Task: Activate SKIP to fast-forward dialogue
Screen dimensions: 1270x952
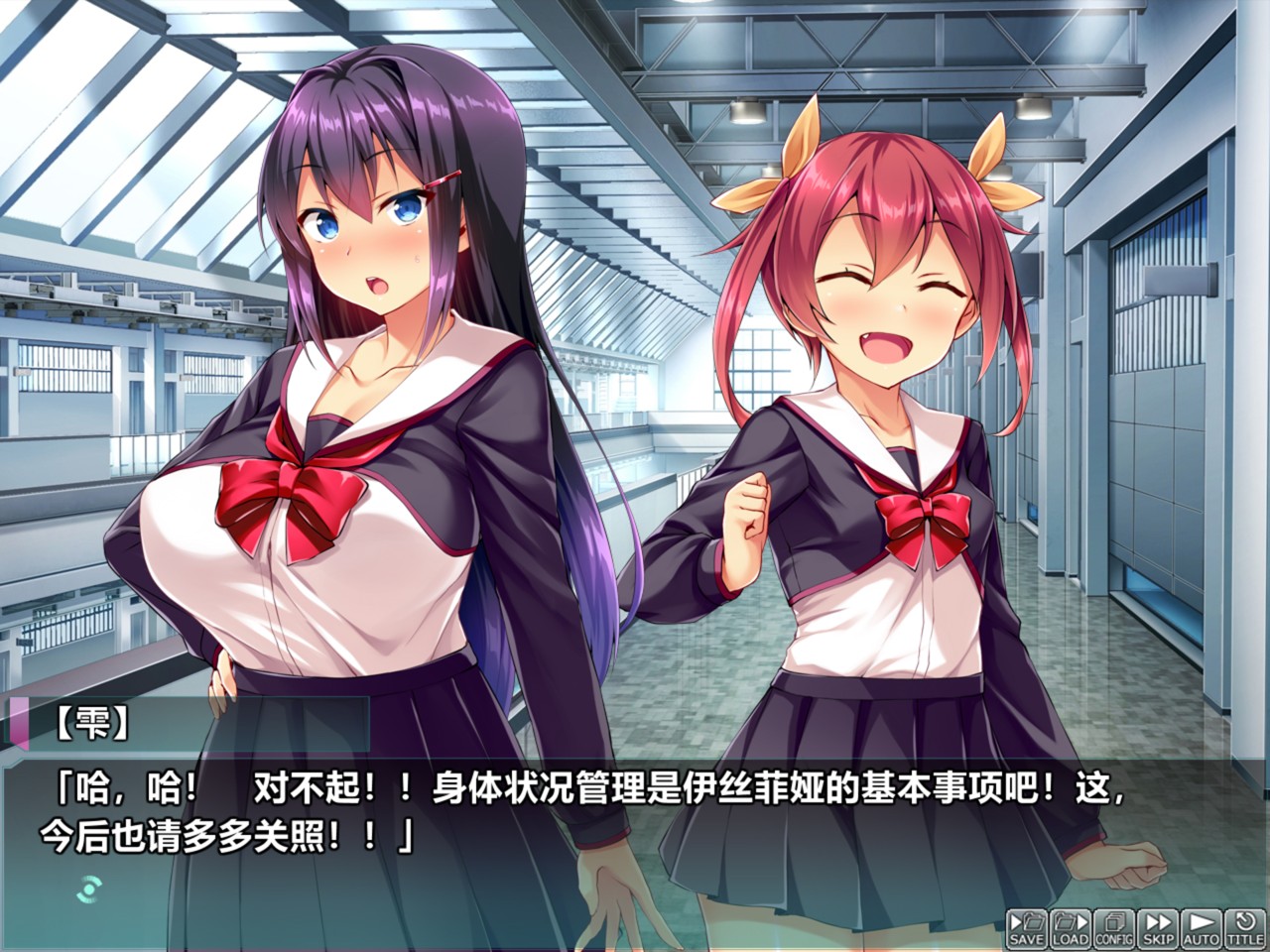Action: pos(1157,926)
